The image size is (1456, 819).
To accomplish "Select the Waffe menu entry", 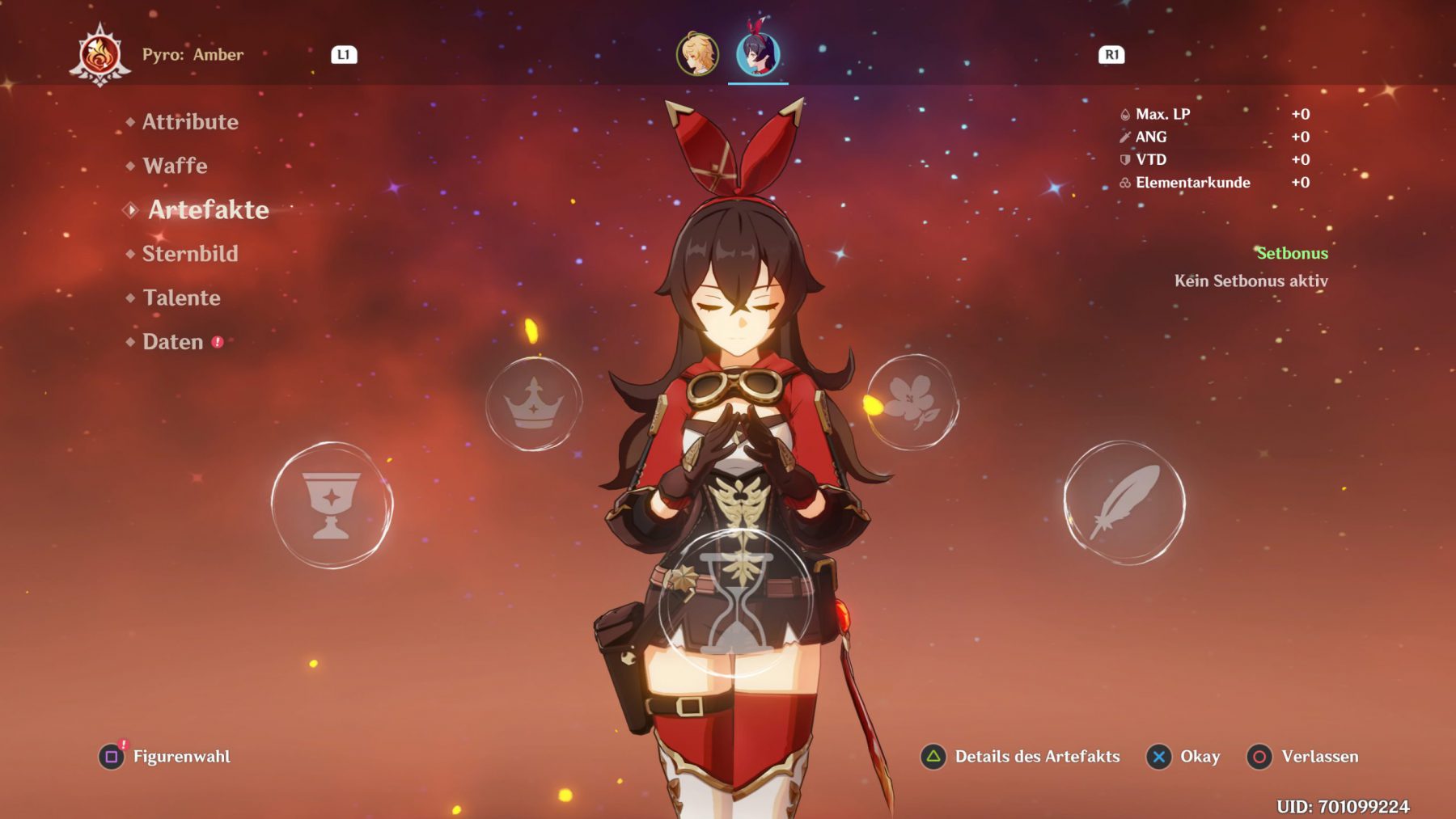I will [x=175, y=166].
